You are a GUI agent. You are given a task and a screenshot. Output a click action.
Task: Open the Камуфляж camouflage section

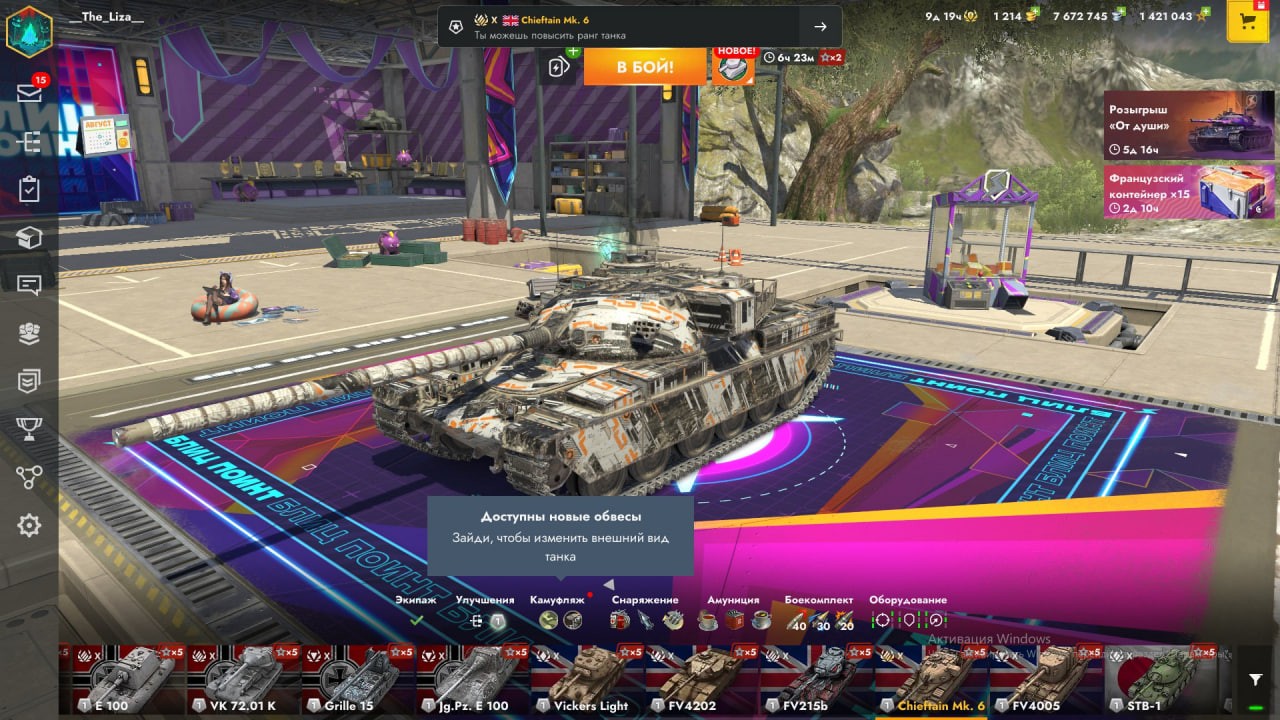(558, 612)
